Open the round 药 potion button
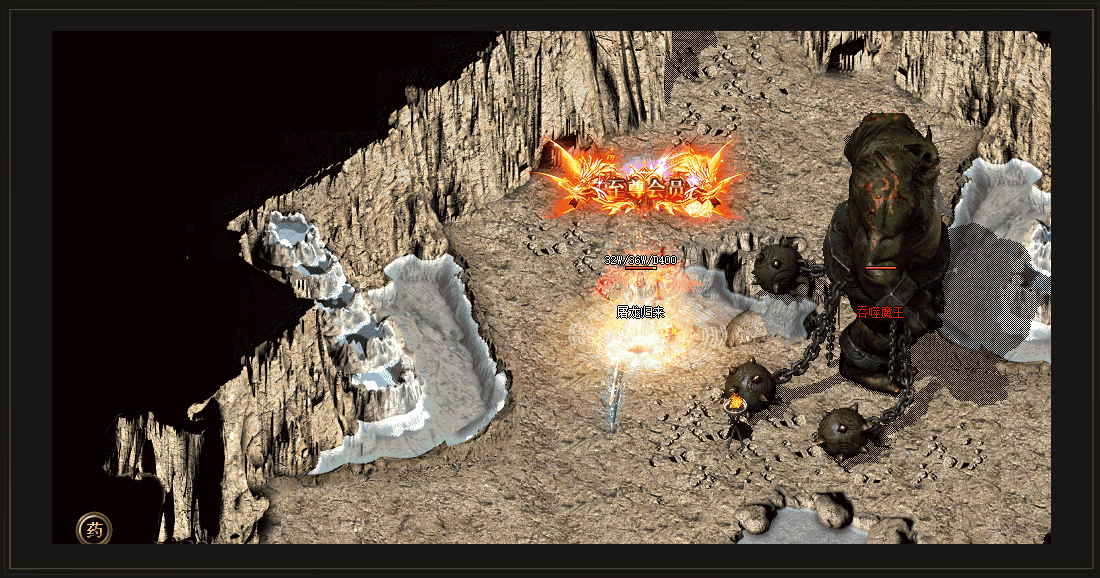Viewport: 1100px width, 578px height. (x=94, y=529)
